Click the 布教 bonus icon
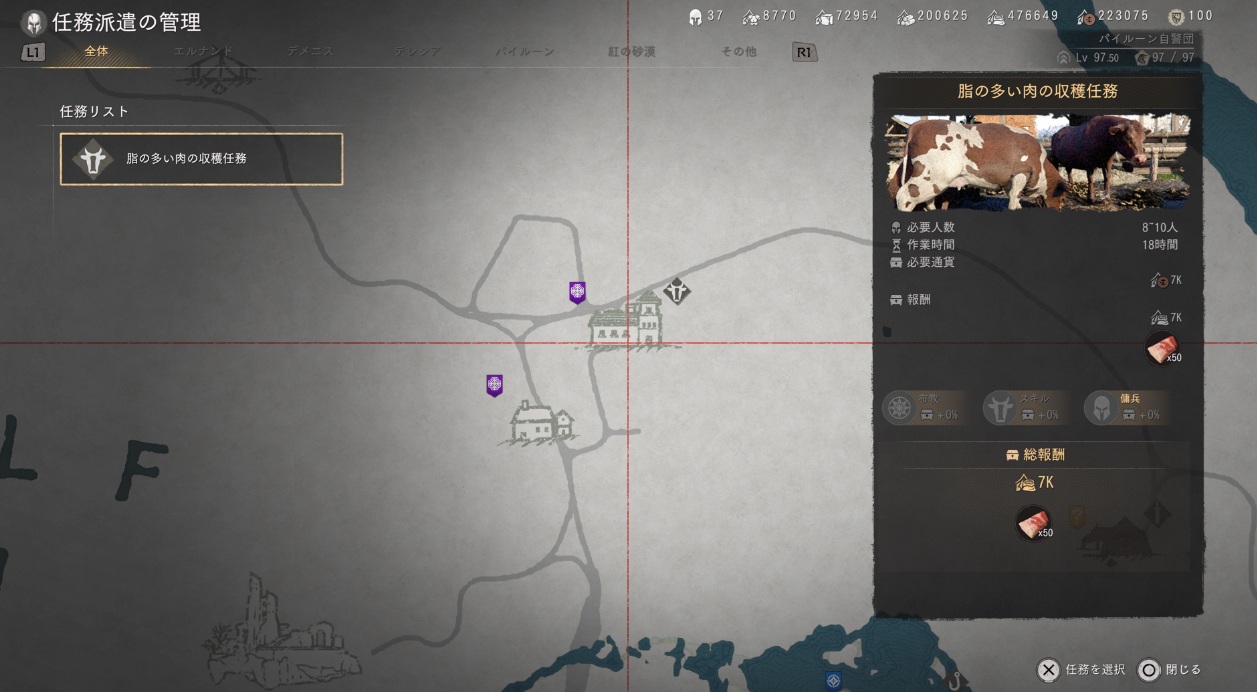This screenshot has height=692, width=1257. click(900, 408)
